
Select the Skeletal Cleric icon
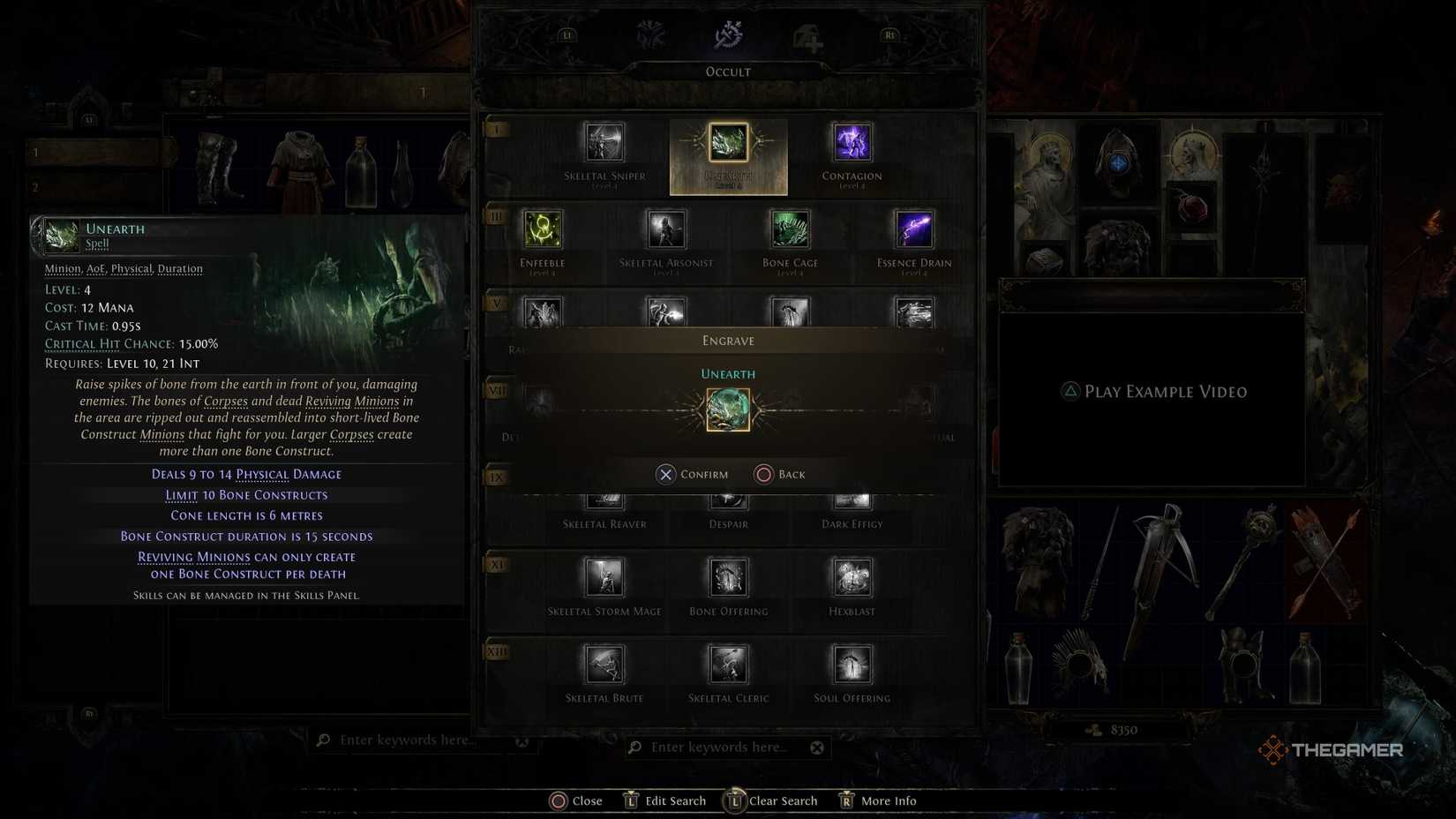[727, 665]
